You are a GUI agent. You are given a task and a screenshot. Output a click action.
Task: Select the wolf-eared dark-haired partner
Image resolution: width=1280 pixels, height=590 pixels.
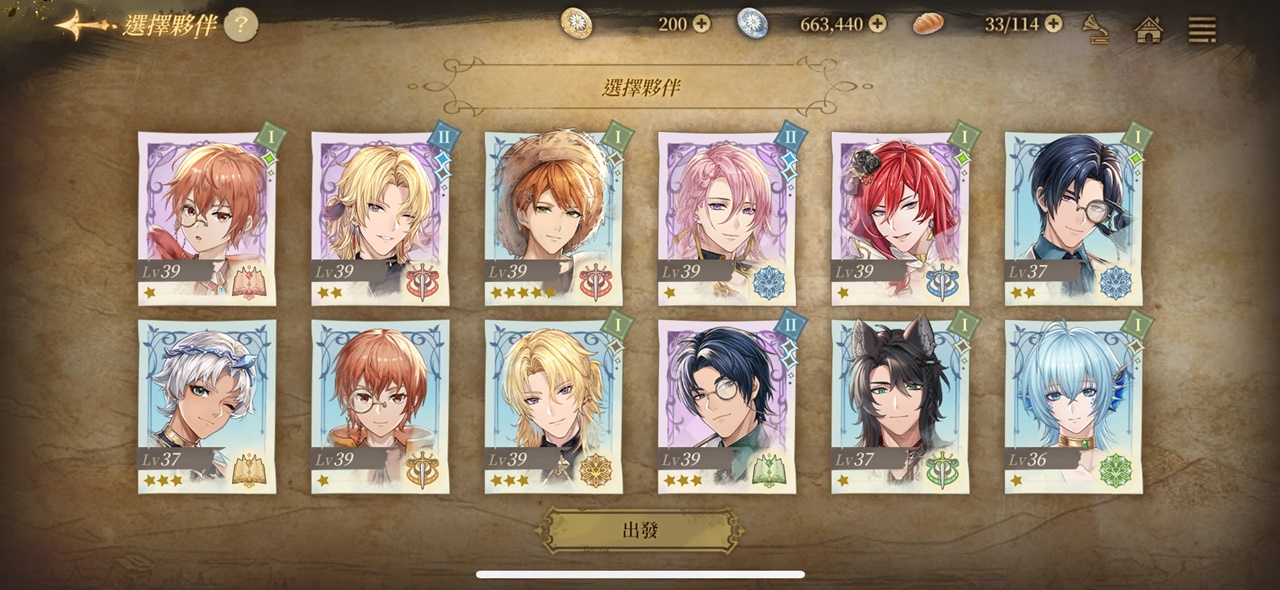pyautogui.click(x=900, y=406)
